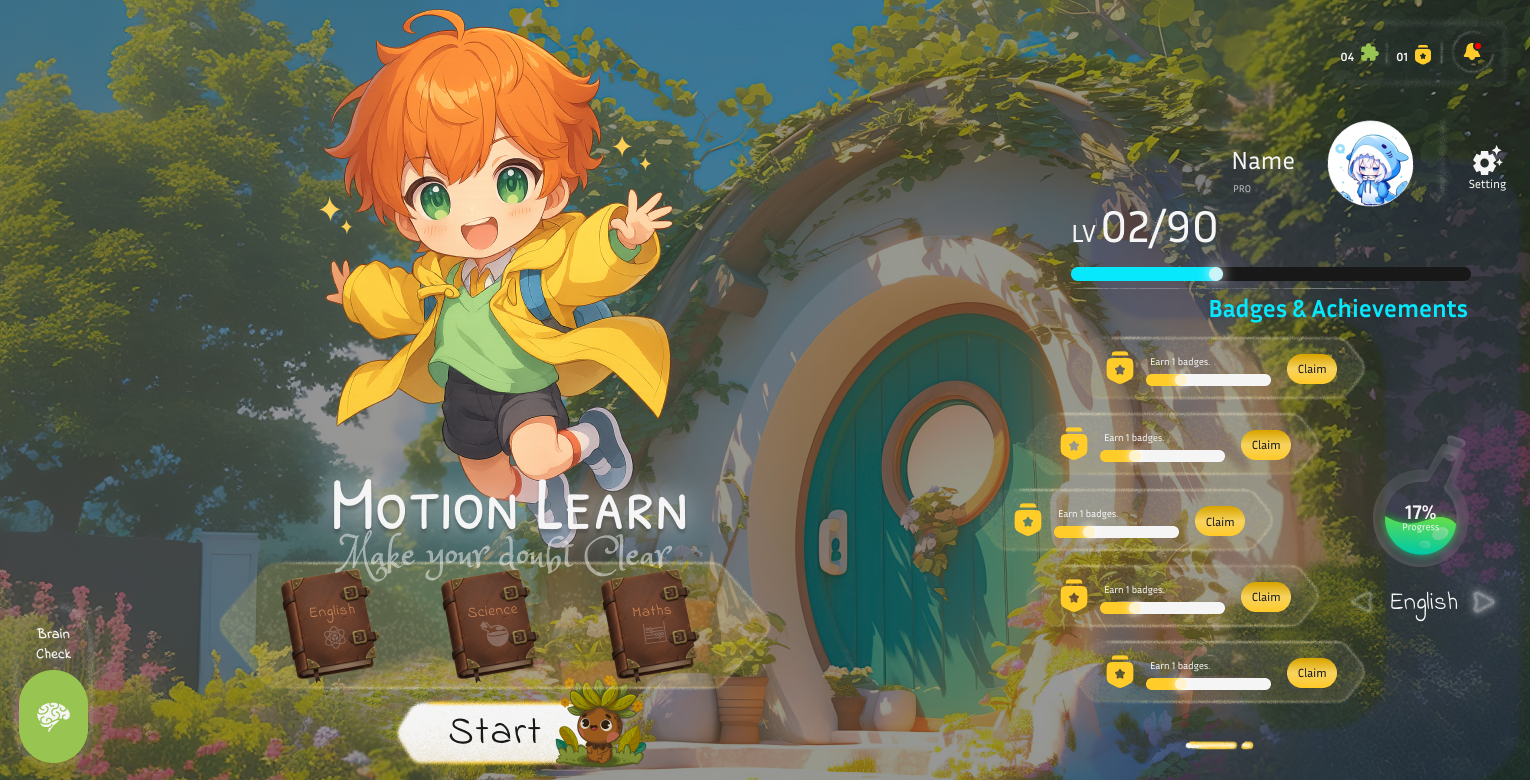1530x780 pixels.
Task: Choose the Maths subject book
Action: pos(649,624)
